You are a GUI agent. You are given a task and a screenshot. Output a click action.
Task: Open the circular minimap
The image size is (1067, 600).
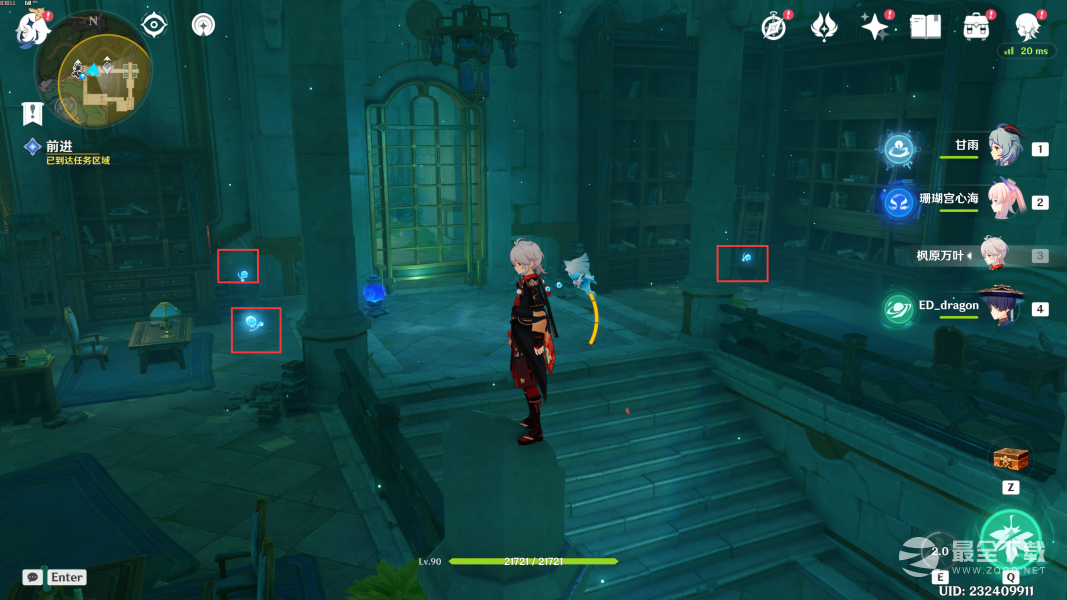(92, 81)
